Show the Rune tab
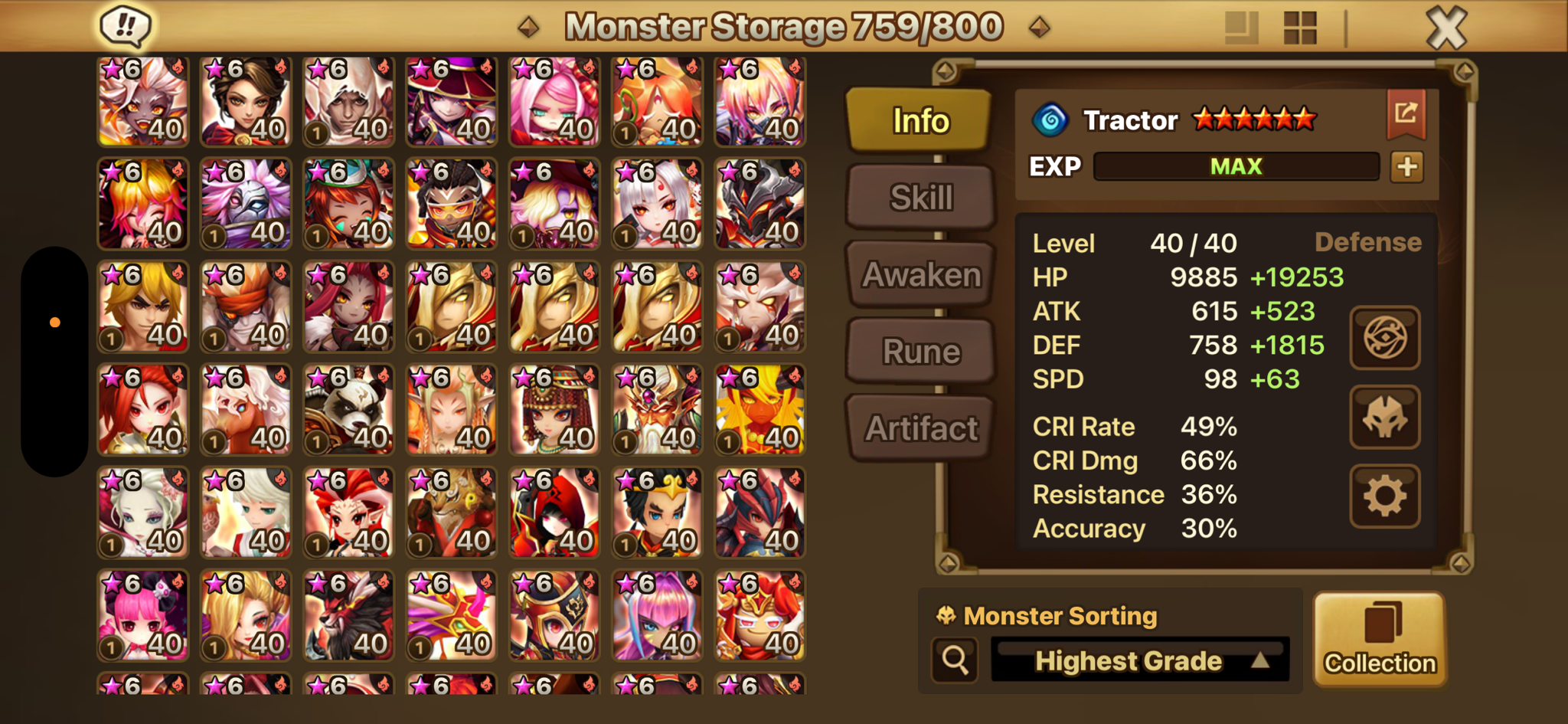This screenshot has height=724, width=1568. 921,352
